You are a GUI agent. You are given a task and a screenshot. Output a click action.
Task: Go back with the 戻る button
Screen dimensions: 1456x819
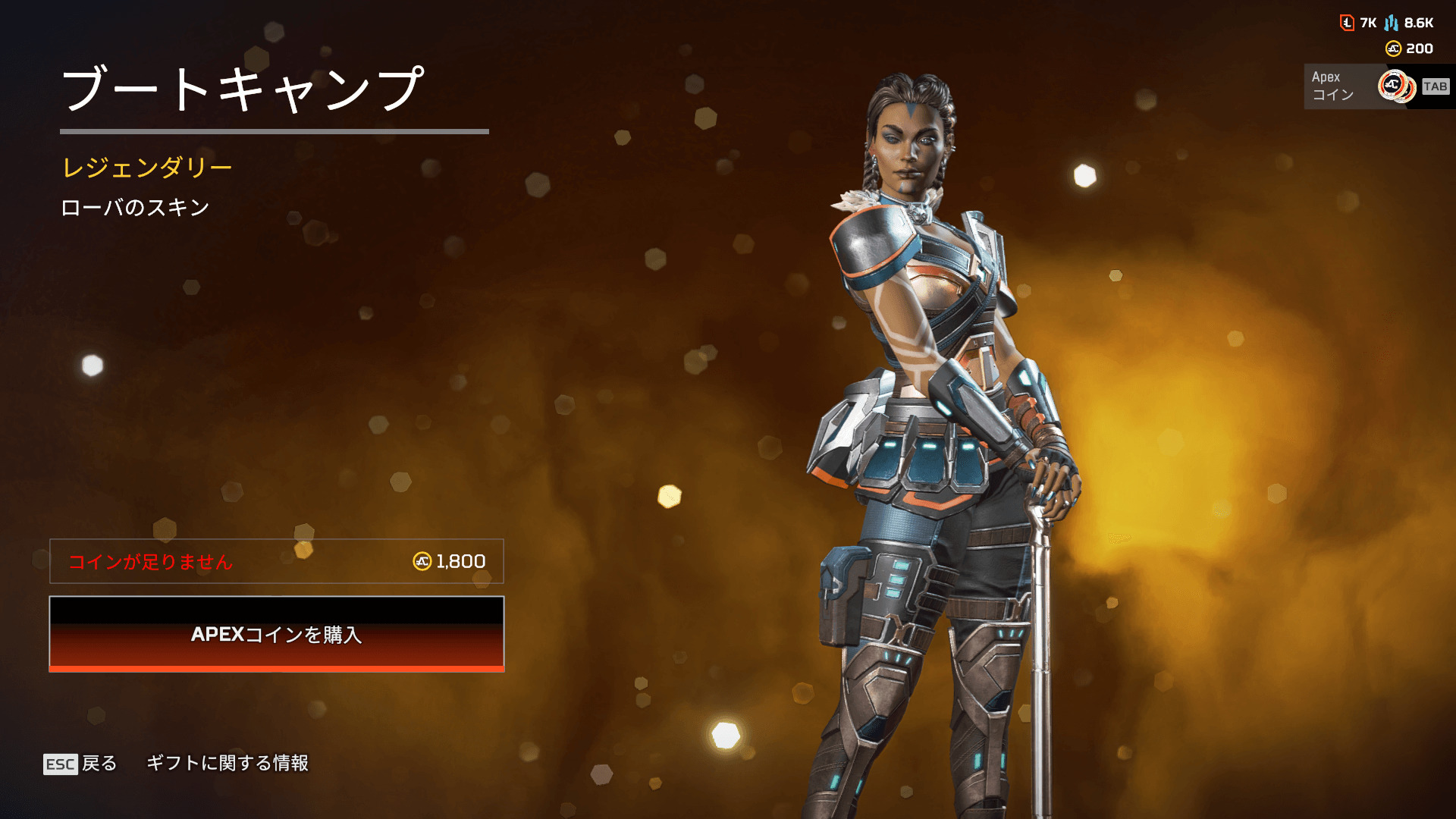pyautogui.click(x=81, y=763)
